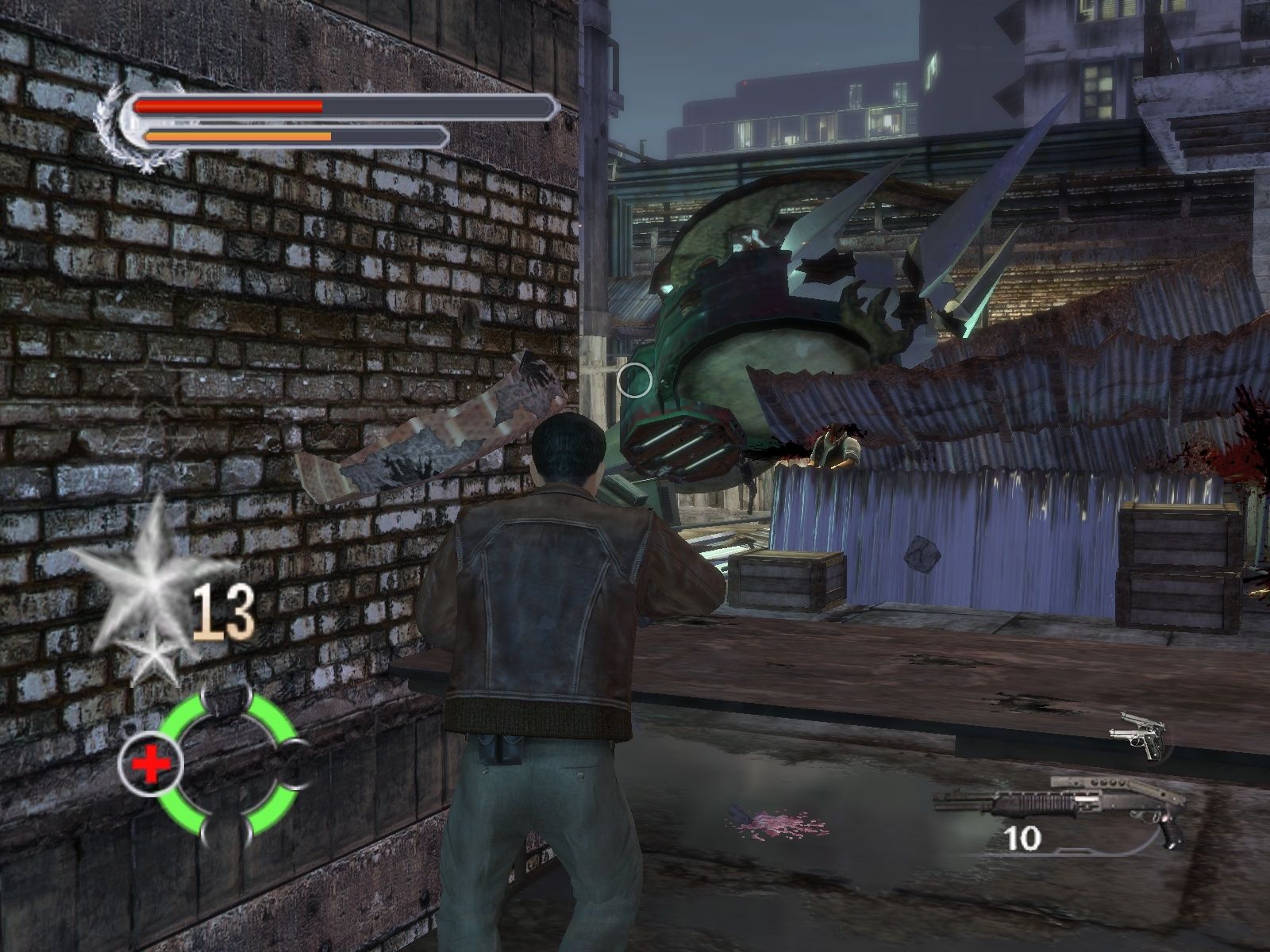Toggle the ammo counter showing 10
Image resolution: width=1270 pixels, height=952 pixels.
1024,837
